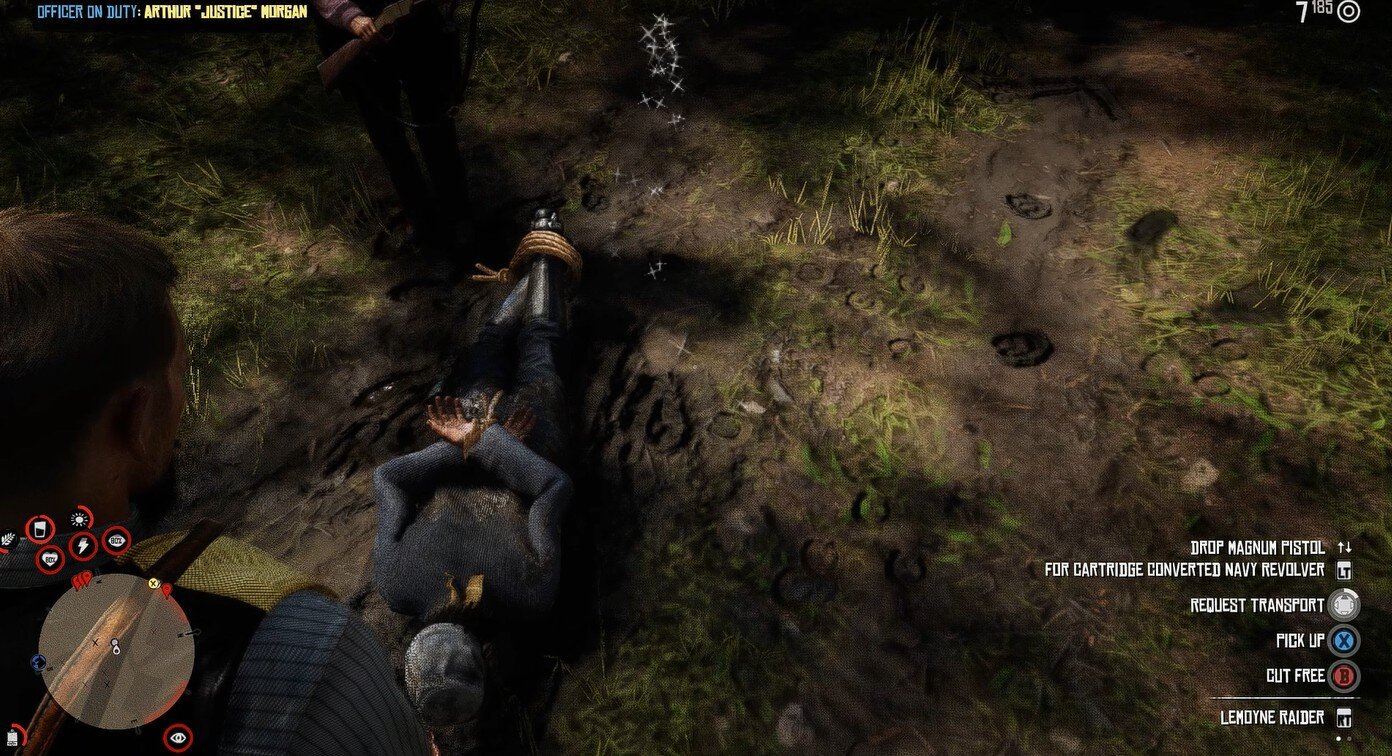Select the lightning bolt stamina core

click(82, 546)
